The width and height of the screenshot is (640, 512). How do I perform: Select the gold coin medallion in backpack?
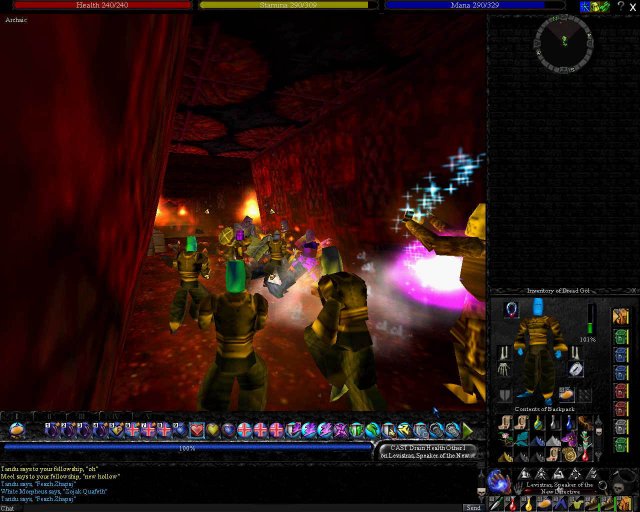569,453
